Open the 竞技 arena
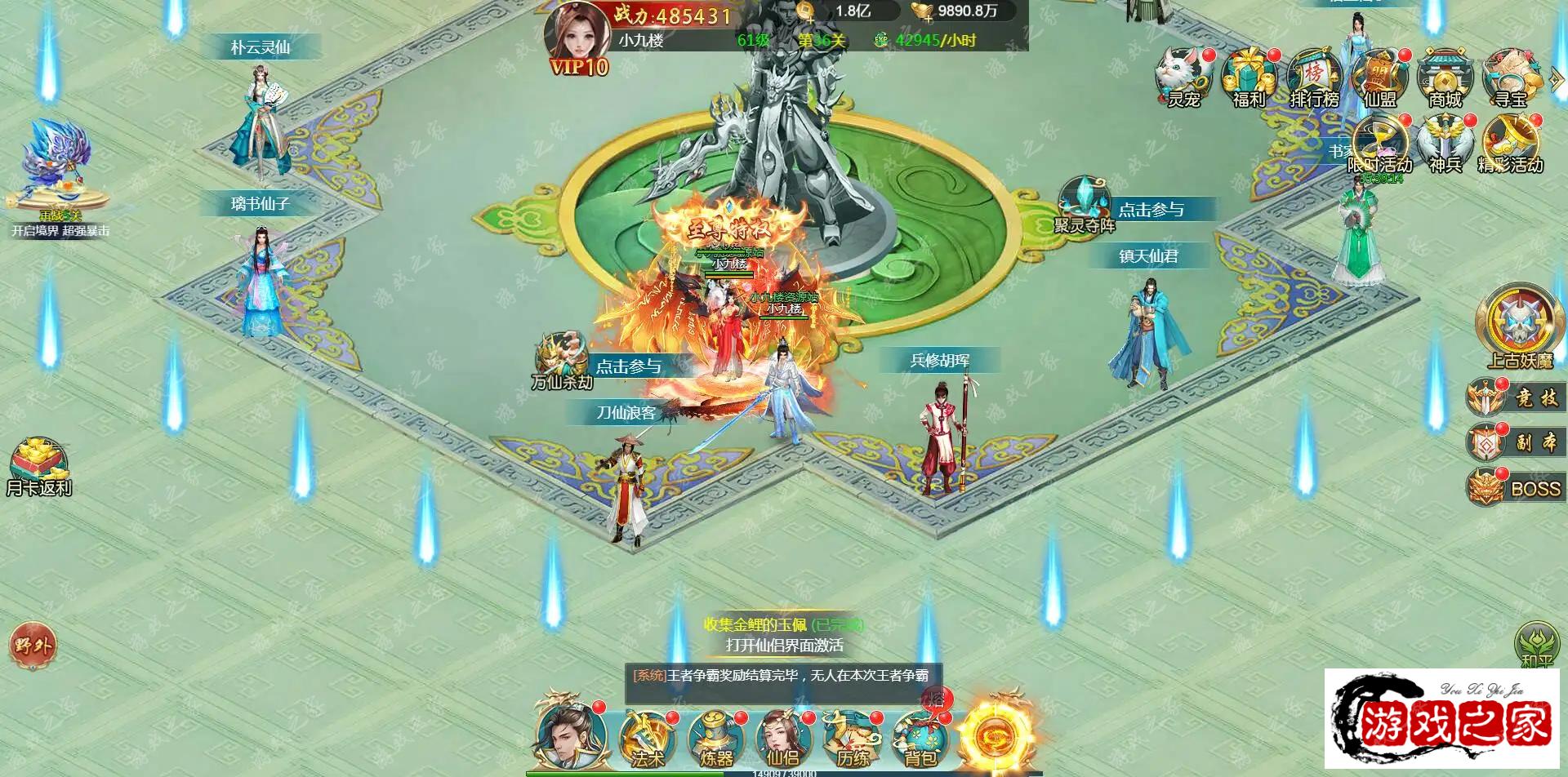1568x777 pixels. coord(1517,398)
